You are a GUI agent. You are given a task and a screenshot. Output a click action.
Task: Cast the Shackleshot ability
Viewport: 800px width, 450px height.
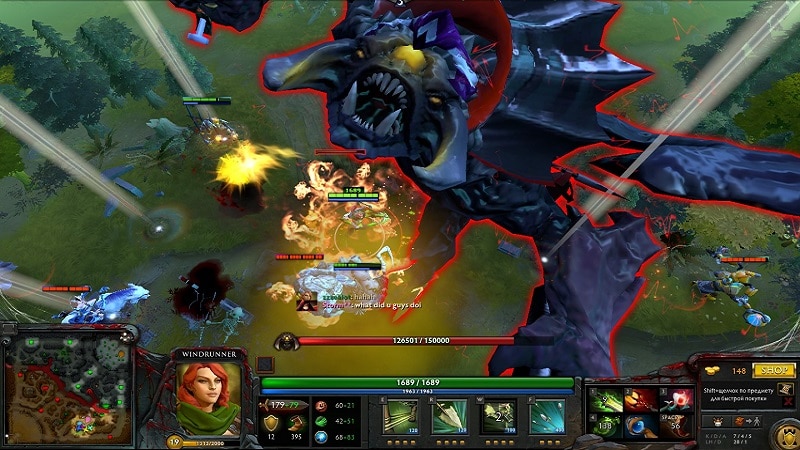400,417
